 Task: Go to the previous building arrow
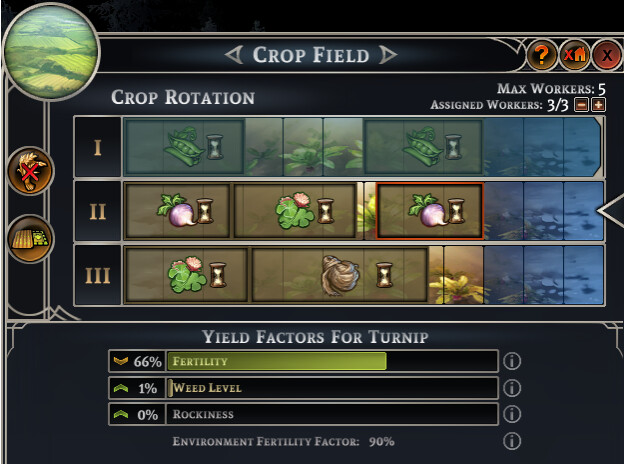coord(234,55)
